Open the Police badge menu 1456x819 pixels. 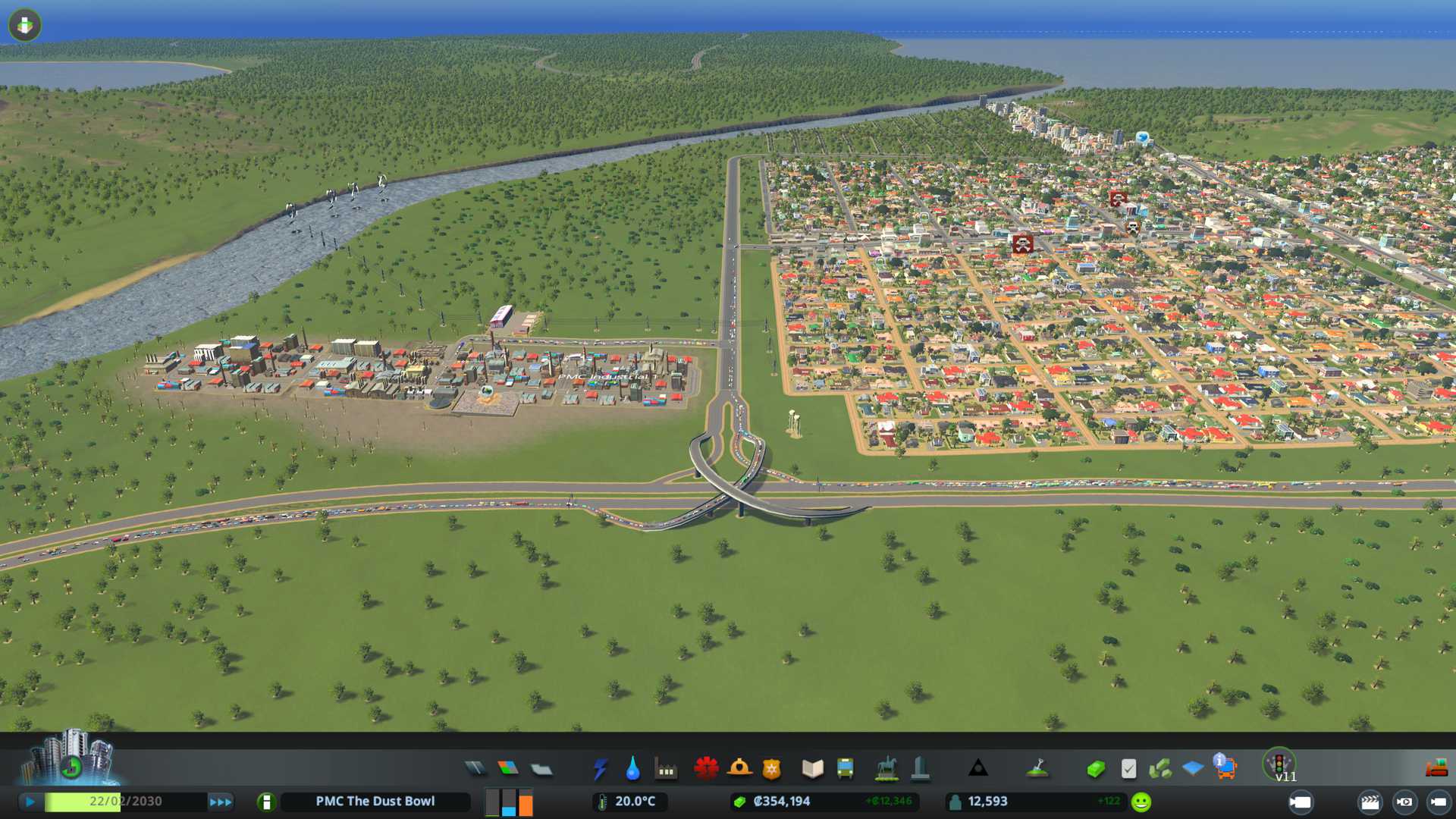(x=772, y=769)
